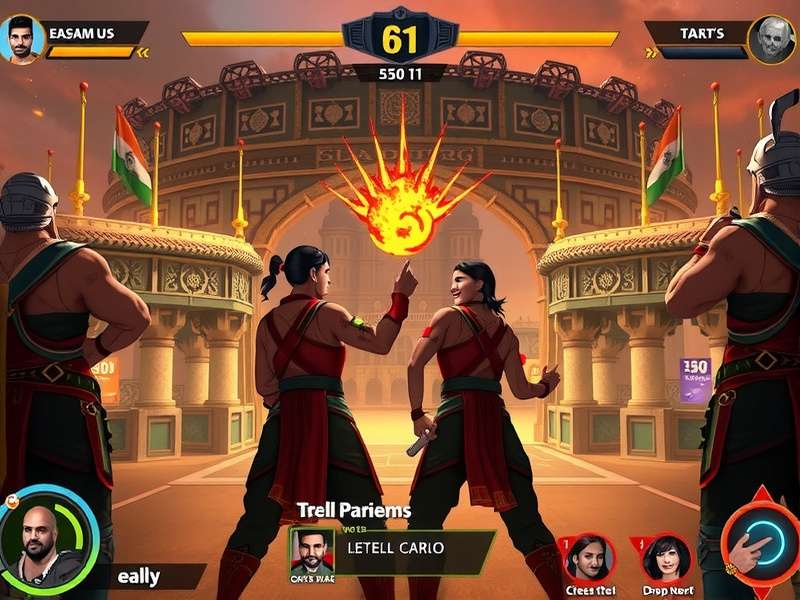Select the EASAM US player portrait

pyautogui.click(x=24, y=39)
